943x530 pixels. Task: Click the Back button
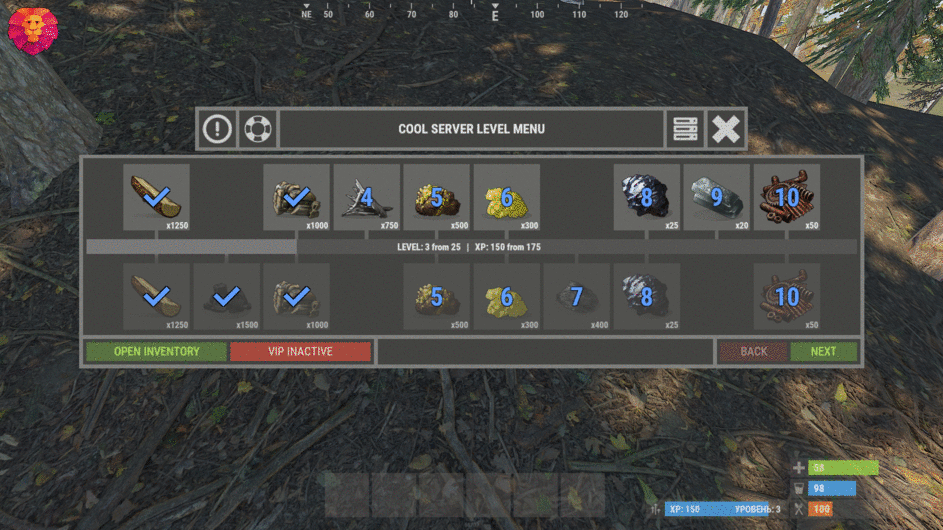pyautogui.click(x=753, y=352)
